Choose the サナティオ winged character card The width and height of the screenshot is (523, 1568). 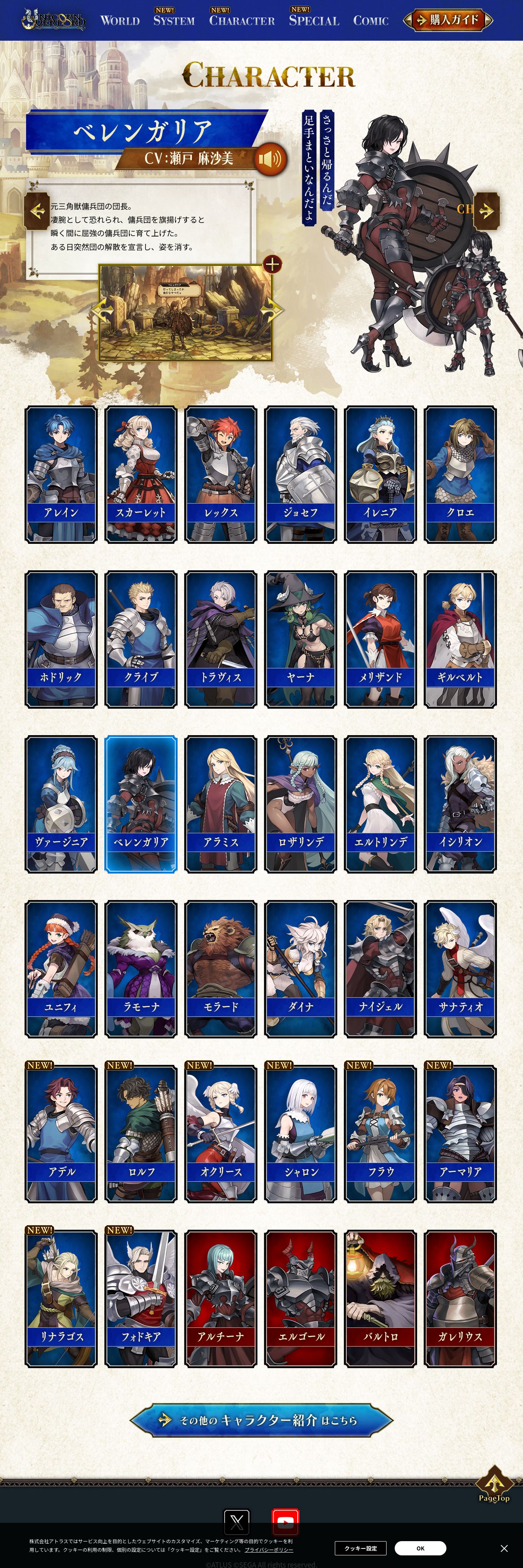pyautogui.click(x=460, y=969)
